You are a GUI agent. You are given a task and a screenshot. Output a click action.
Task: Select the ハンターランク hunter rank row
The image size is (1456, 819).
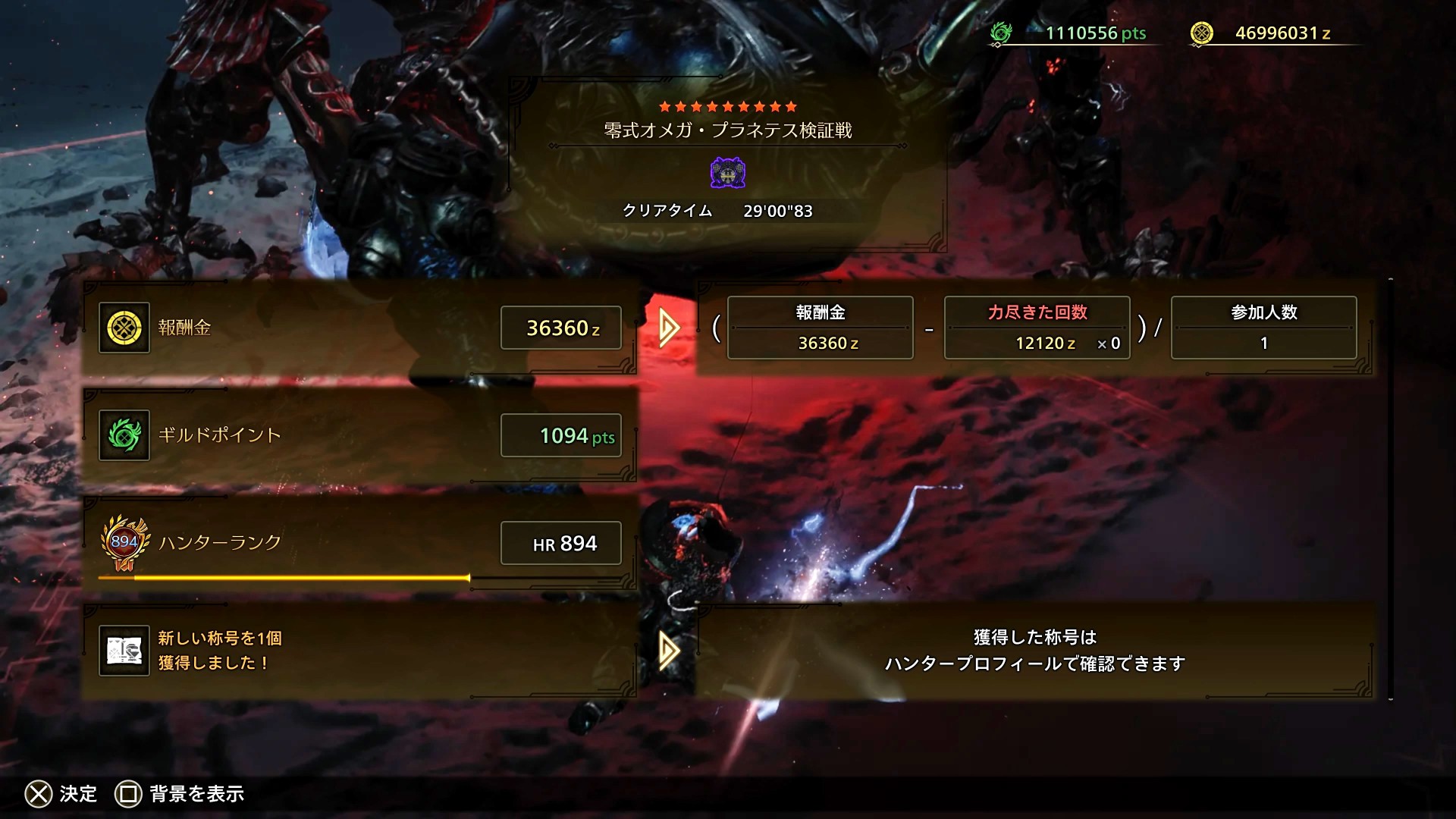point(359,543)
